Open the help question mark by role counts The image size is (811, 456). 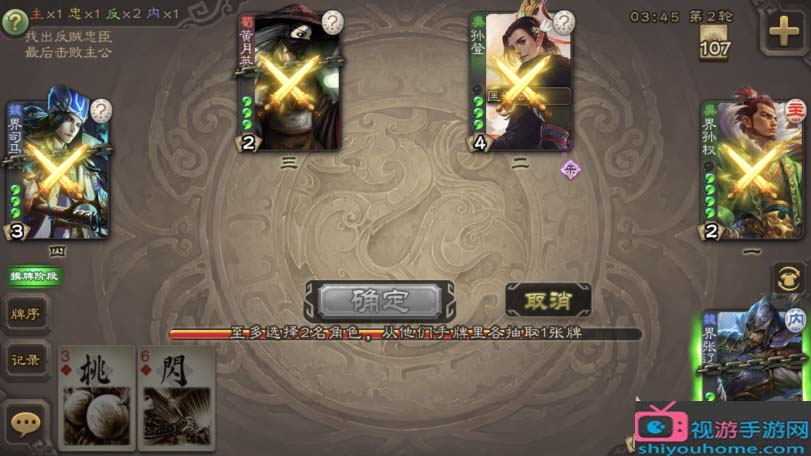coord(13,22)
